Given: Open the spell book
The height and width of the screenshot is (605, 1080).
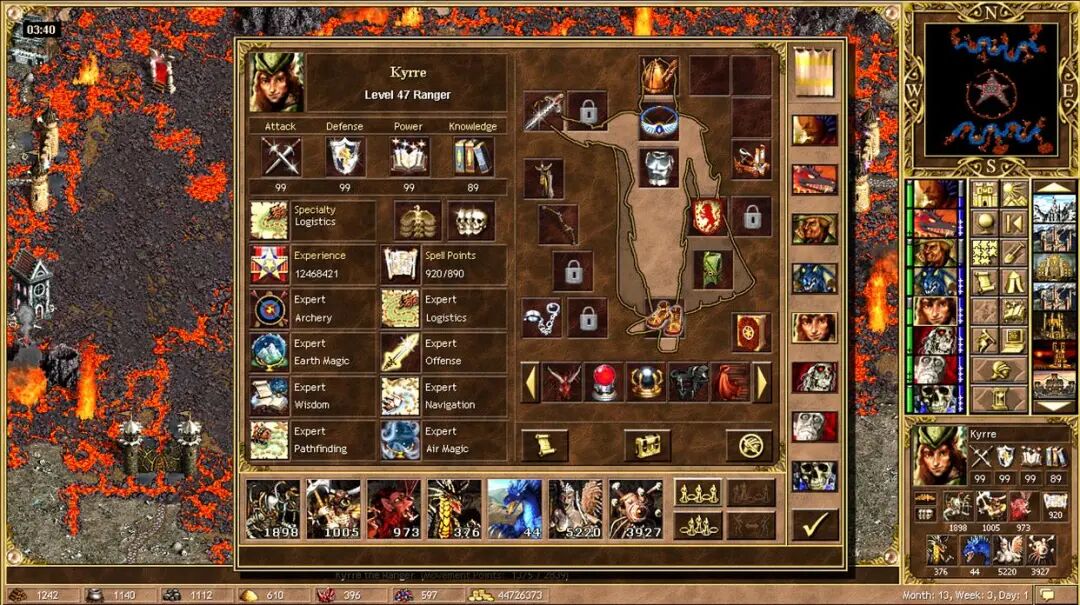Looking at the screenshot, I should pos(750,332).
